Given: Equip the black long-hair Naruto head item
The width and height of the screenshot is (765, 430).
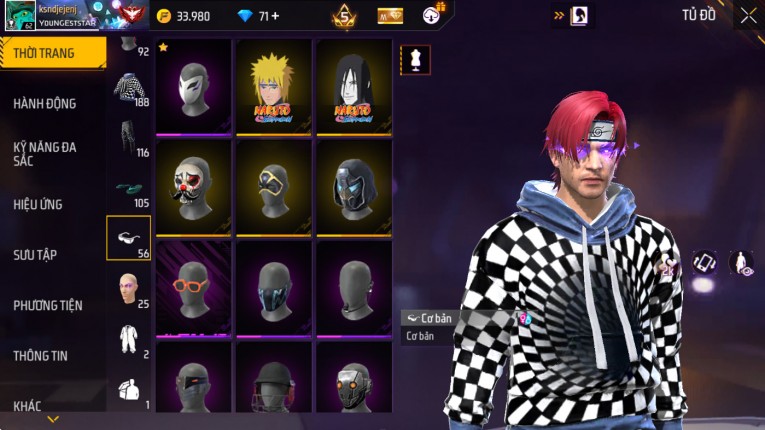Looking at the screenshot, I should coord(353,86).
